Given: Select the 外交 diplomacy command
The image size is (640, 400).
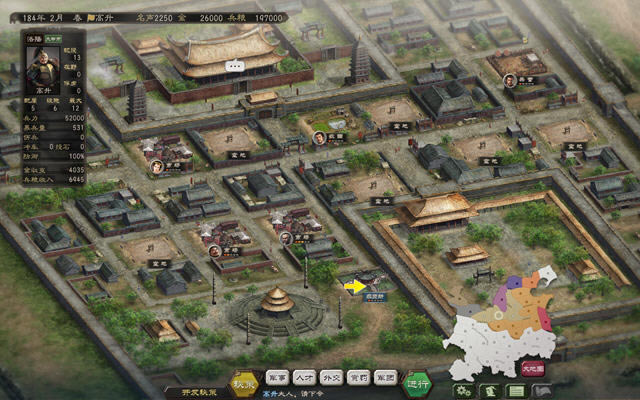Looking at the screenshot, I should [x=332, y=378].
